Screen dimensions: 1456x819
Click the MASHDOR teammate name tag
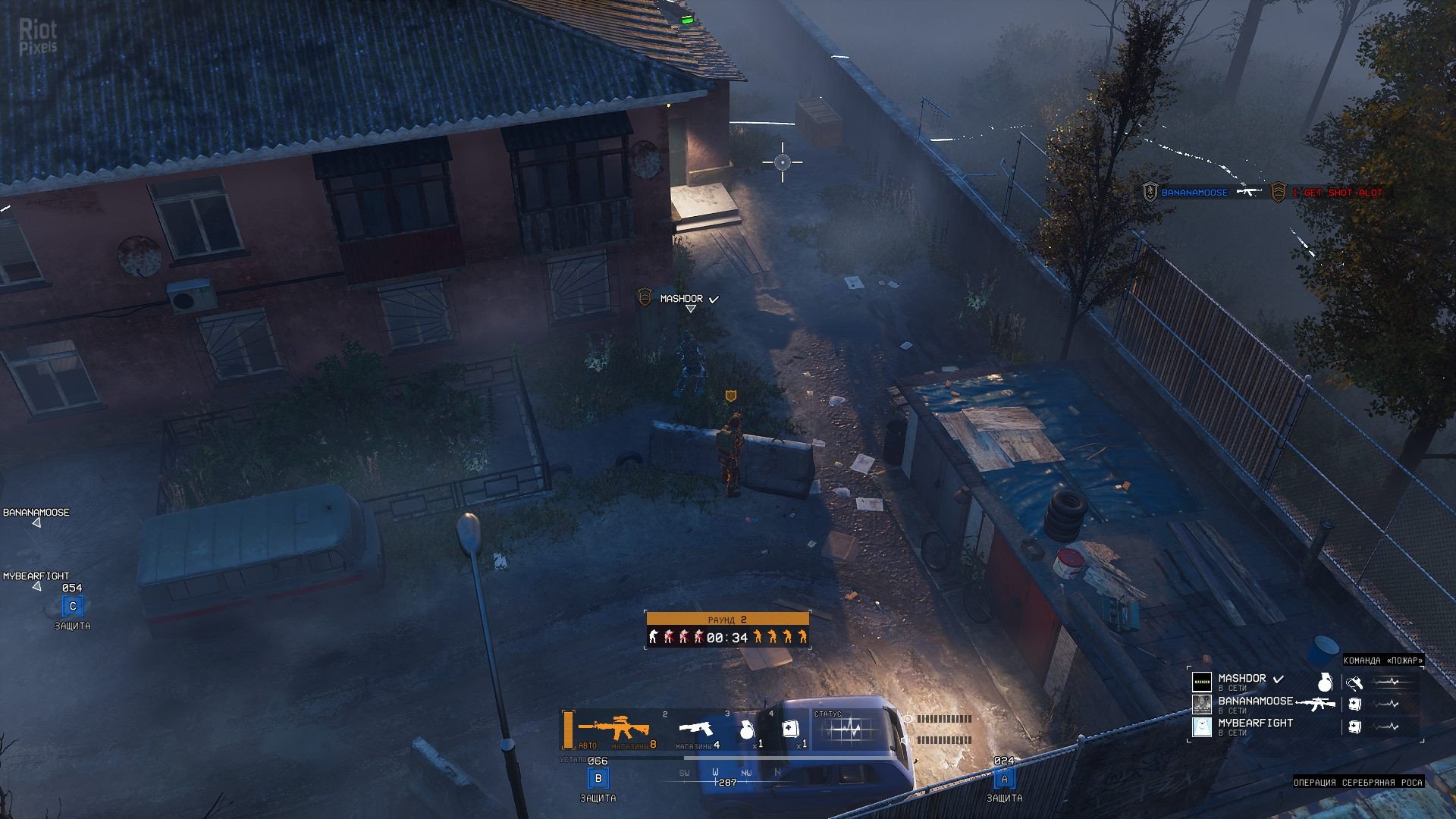[681, 299]
